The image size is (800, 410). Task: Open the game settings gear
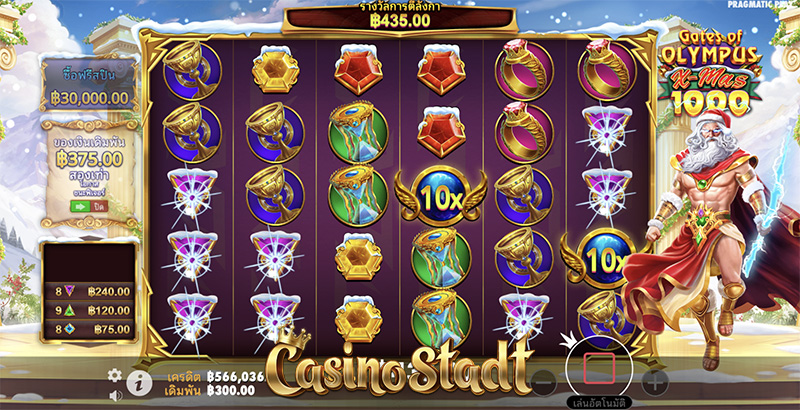tap(115, 375)
